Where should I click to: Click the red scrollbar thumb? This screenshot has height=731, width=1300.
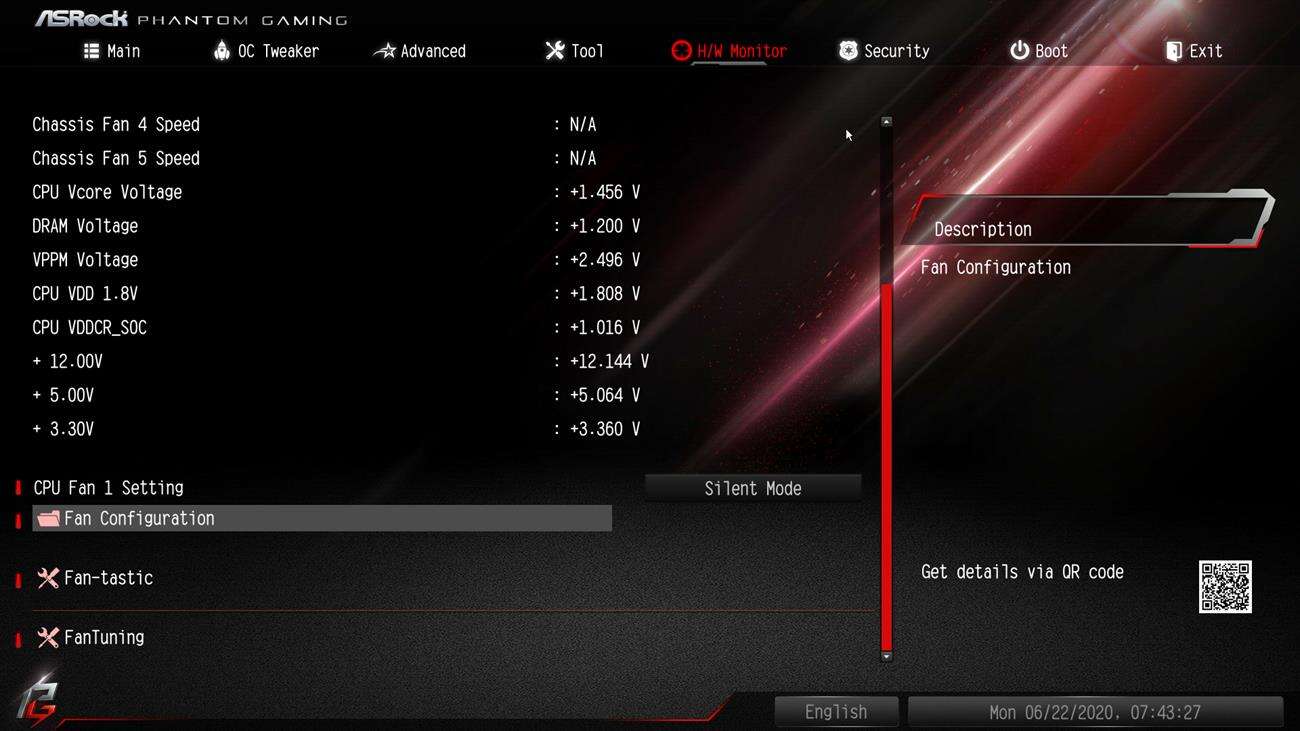pos(886,470)
